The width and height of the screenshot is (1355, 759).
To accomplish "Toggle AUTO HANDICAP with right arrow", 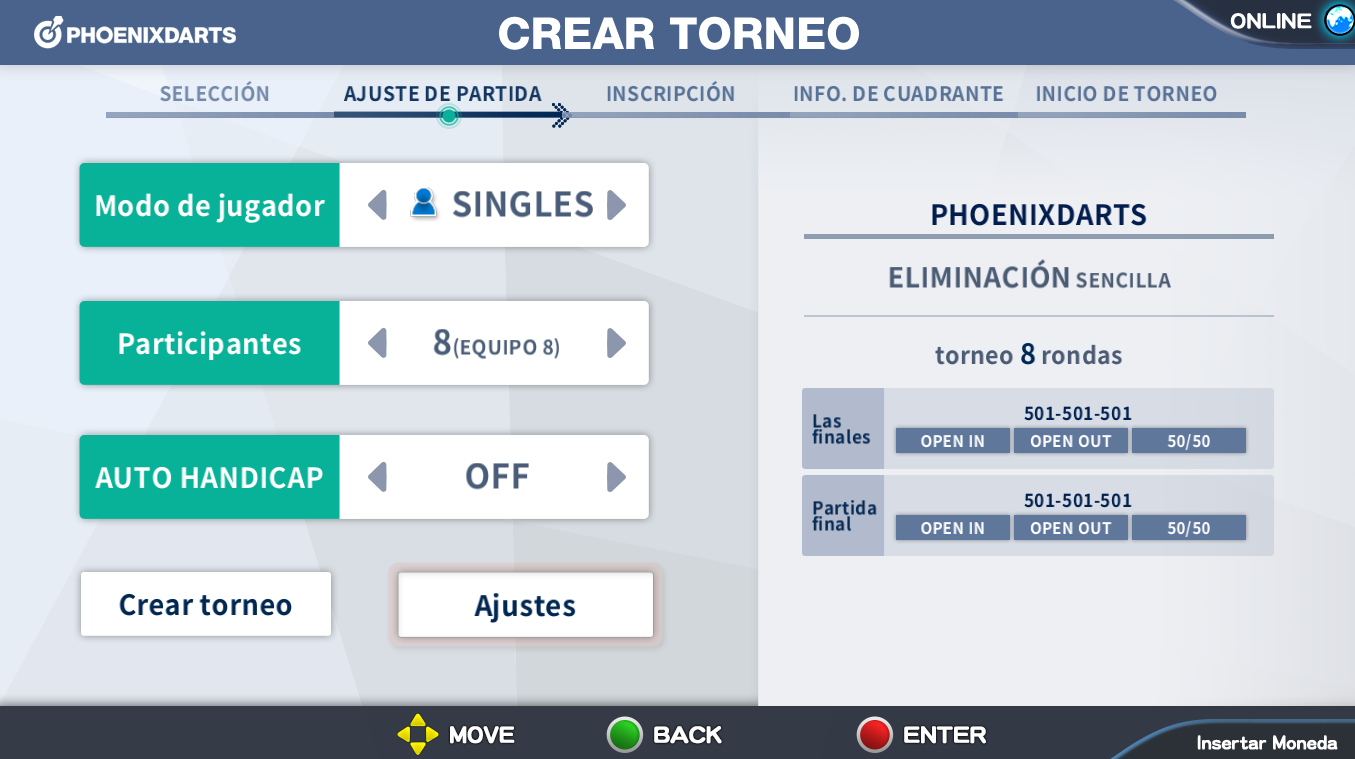I will point(616,477).
